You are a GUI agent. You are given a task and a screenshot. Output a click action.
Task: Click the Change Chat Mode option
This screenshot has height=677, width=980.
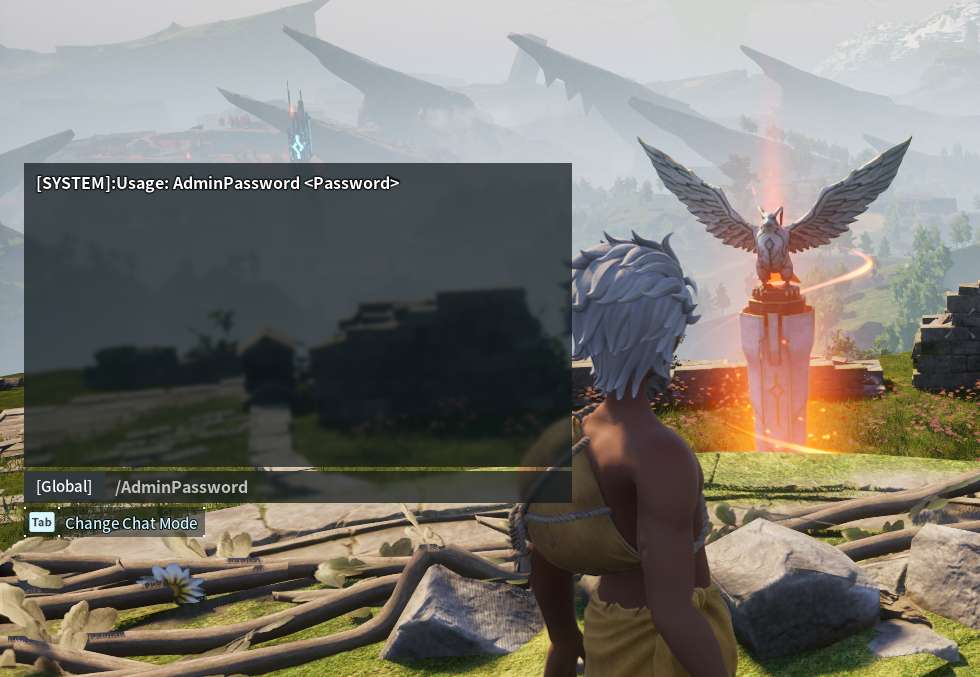[131, 523]
